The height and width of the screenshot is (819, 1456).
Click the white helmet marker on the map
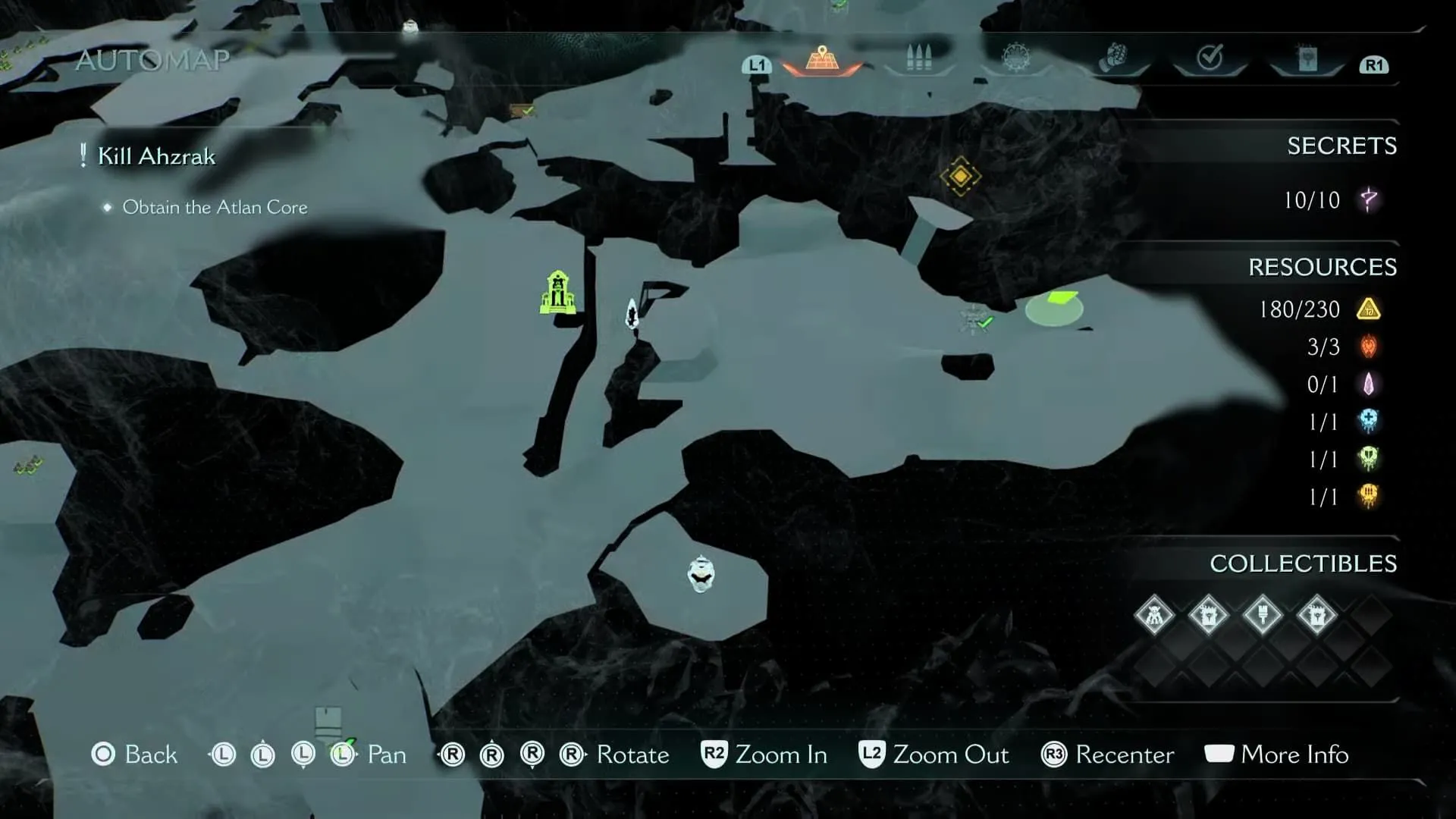click(701, 573)
